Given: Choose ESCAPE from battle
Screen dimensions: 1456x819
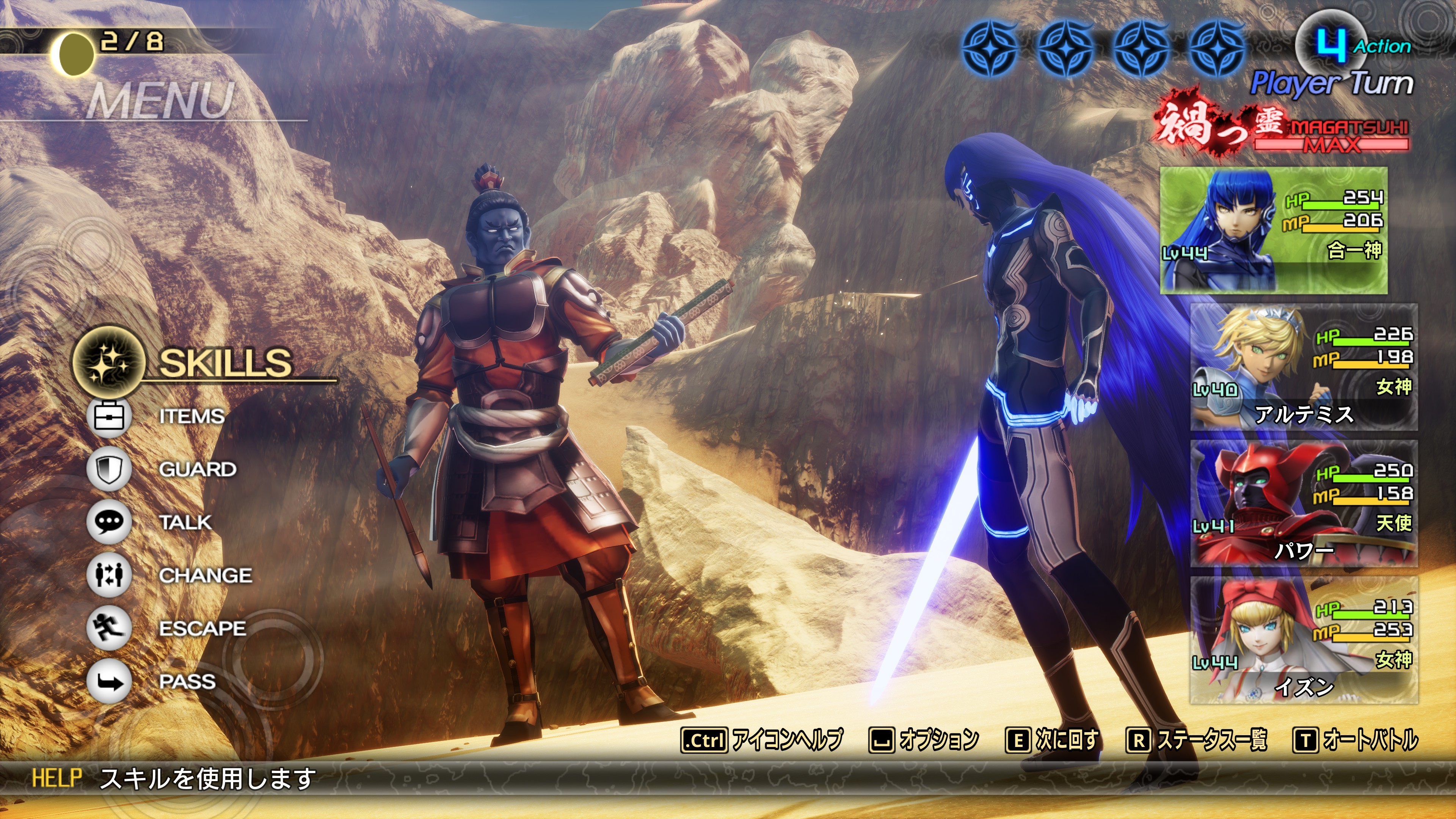Looking at the screenshot, I should click(x=202, y=629).
